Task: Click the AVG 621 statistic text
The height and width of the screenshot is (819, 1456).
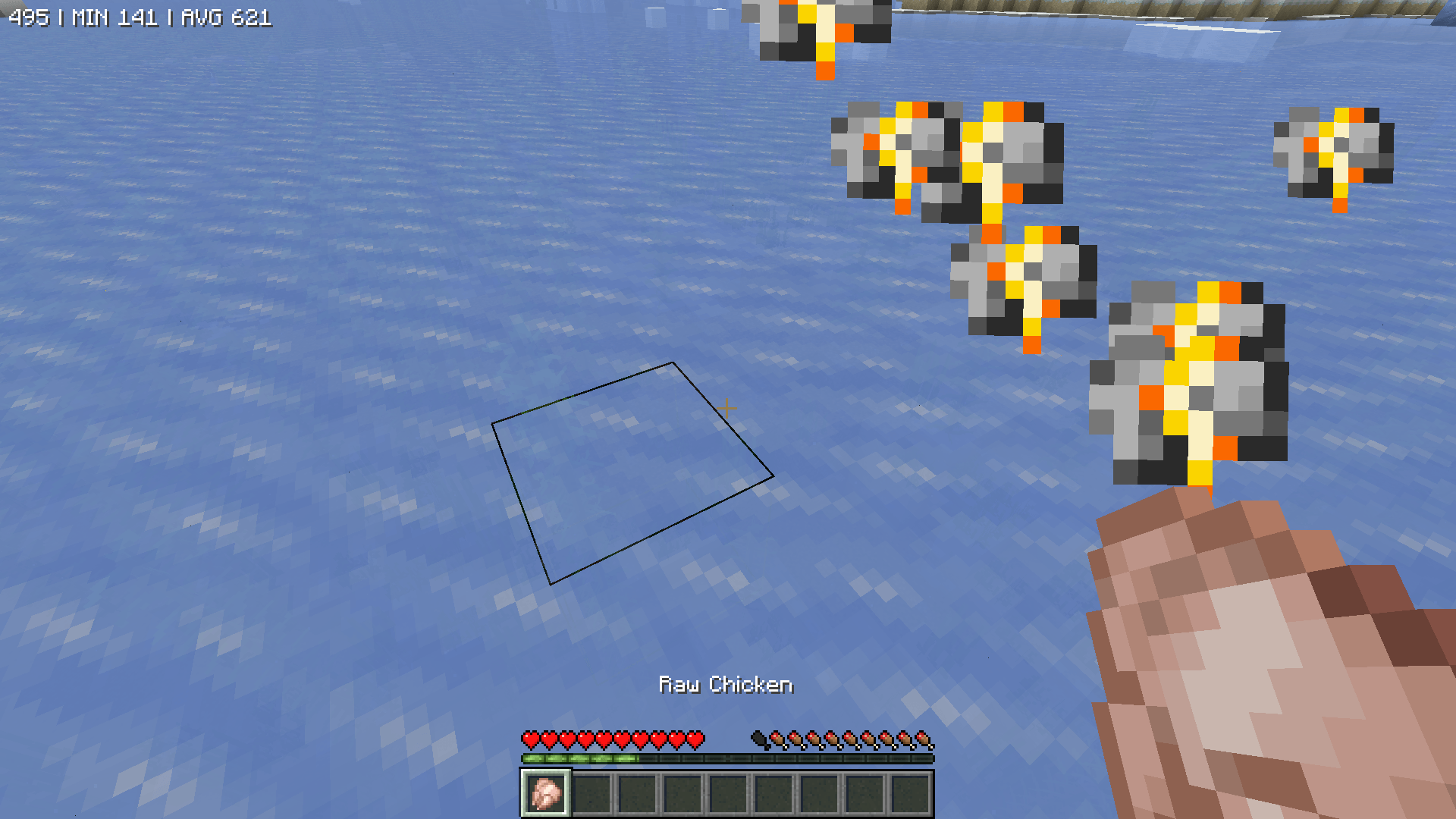Action: pyautogui.click(x=227, y=15)
